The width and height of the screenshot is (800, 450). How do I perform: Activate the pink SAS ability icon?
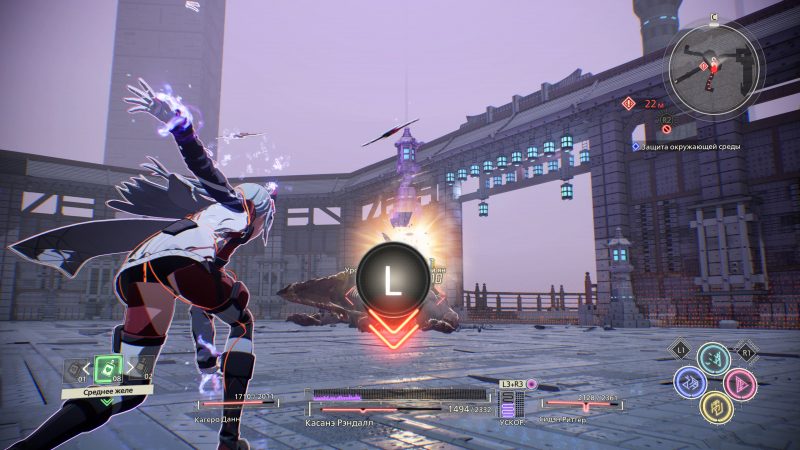coord(739,382)
